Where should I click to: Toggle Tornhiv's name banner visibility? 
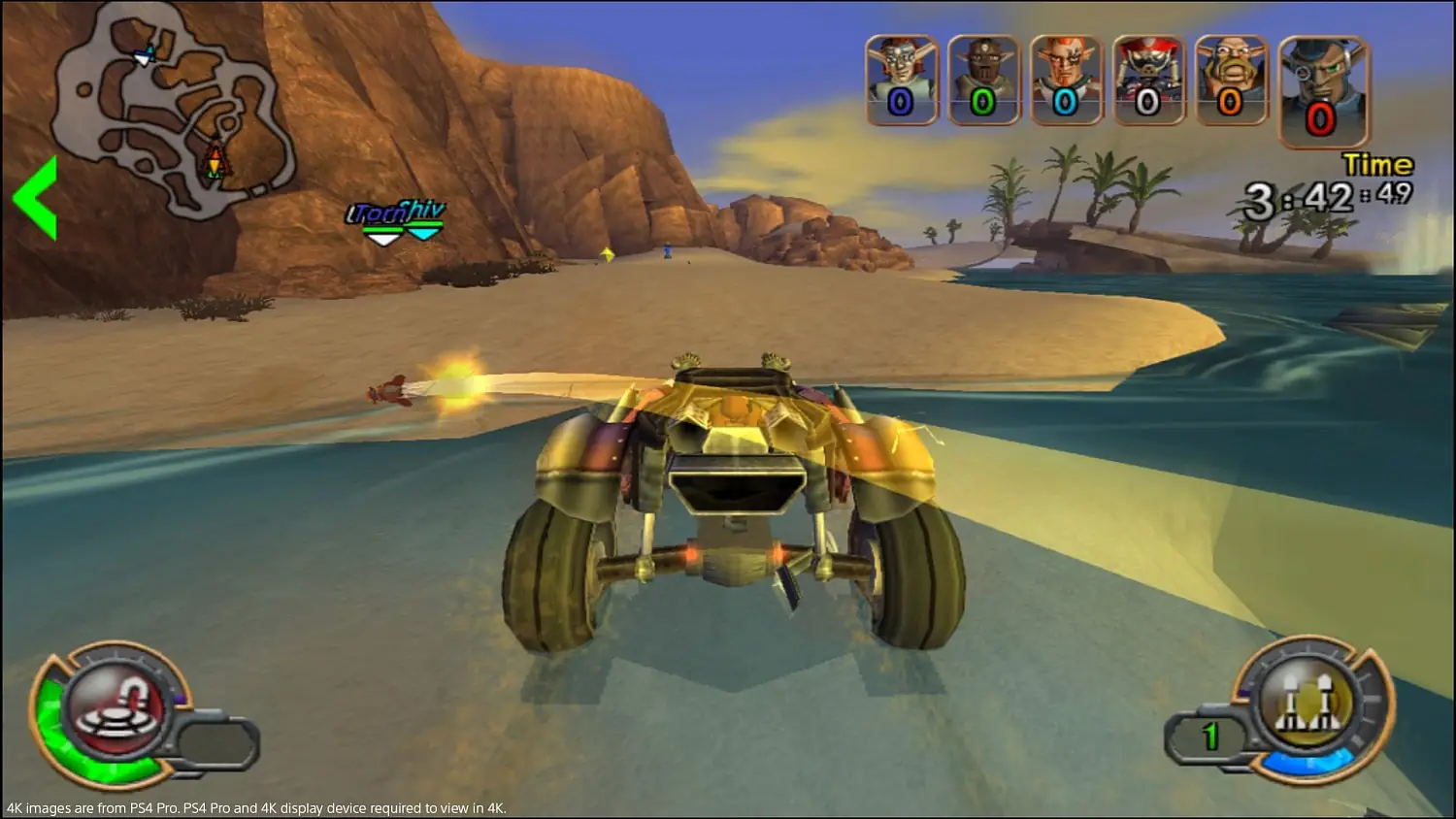click(396, 212)
